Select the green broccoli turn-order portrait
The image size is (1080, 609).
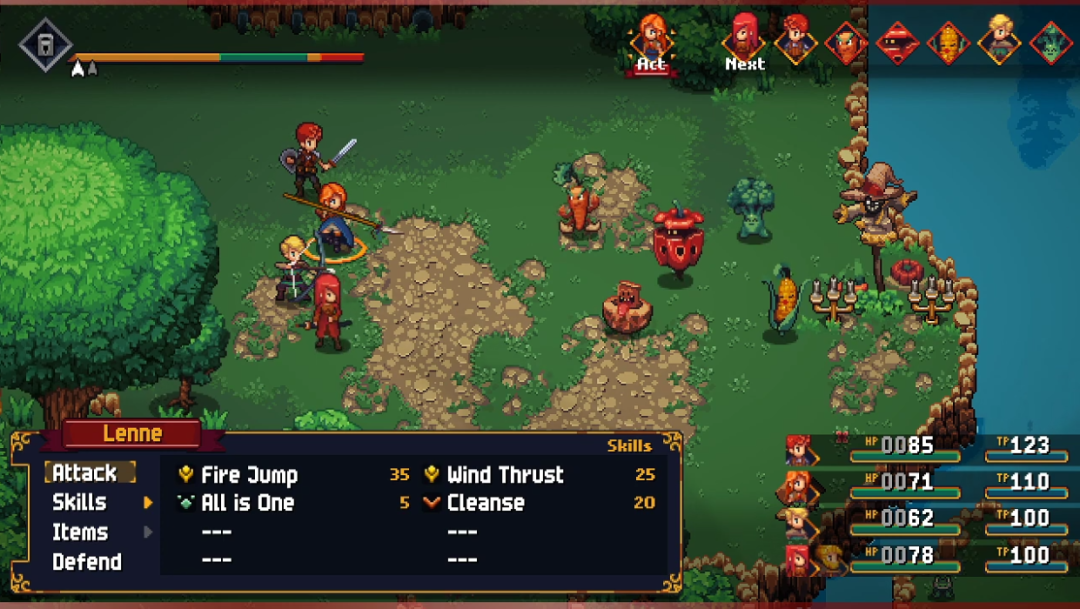[x=1050, y=43]
